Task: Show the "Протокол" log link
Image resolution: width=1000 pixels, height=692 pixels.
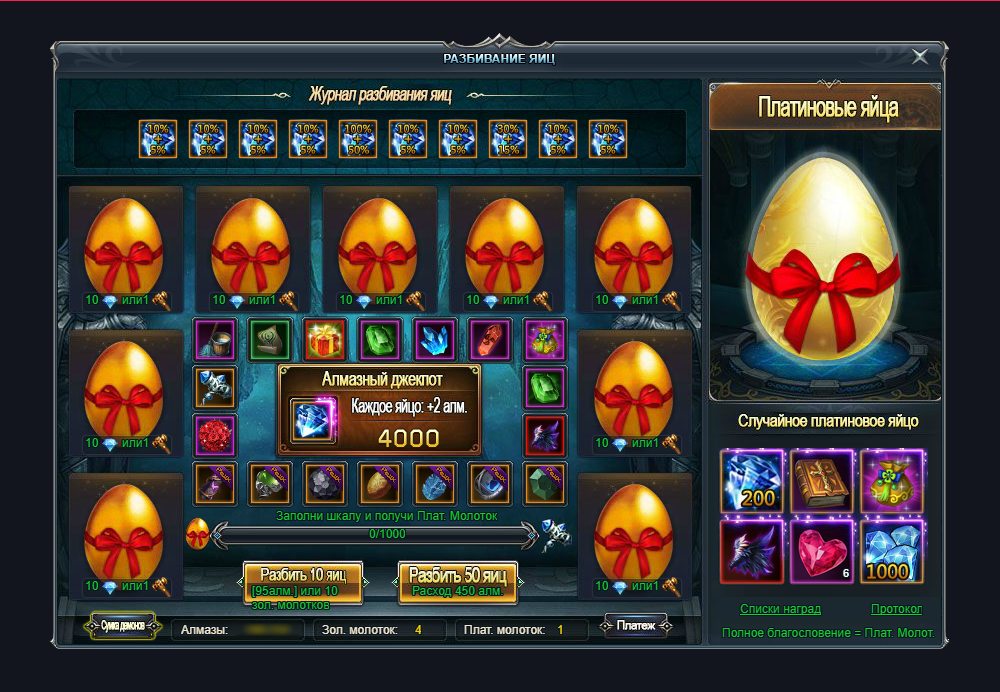Action: click(896, 609)
